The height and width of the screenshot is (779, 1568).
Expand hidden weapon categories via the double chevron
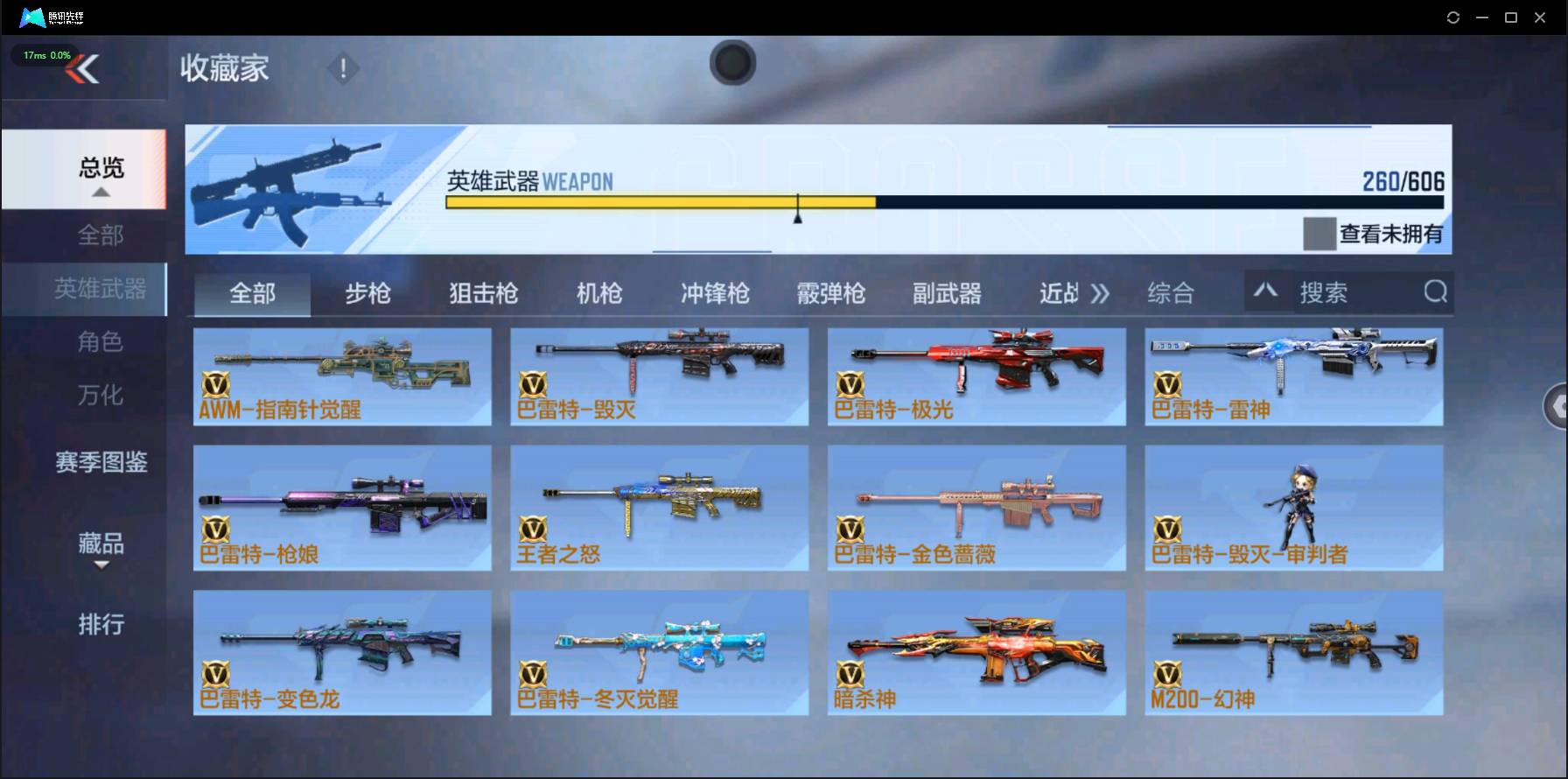click(1102, 294)
